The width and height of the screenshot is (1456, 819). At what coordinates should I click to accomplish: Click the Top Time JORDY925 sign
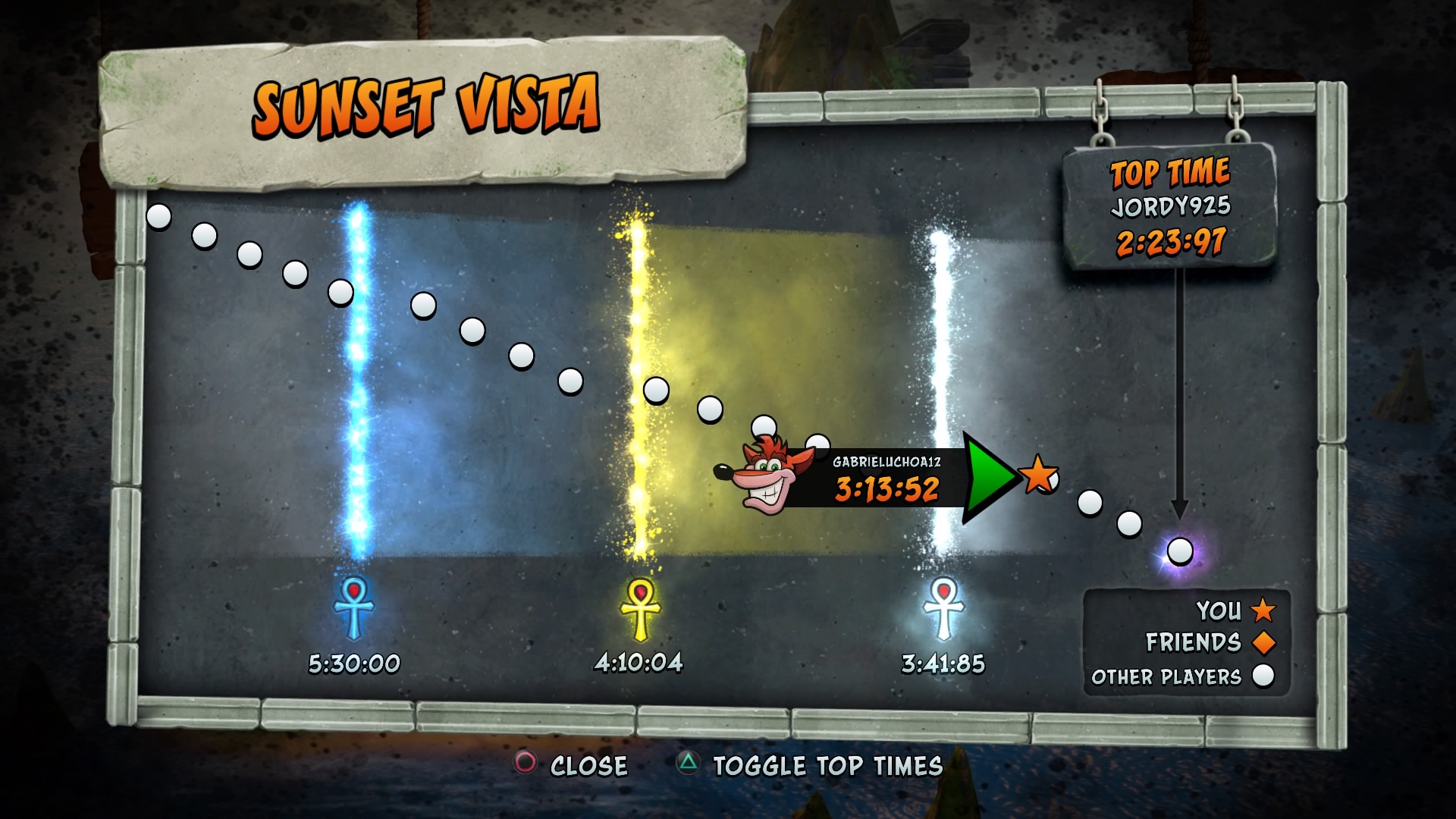[x=1170, y=206]
